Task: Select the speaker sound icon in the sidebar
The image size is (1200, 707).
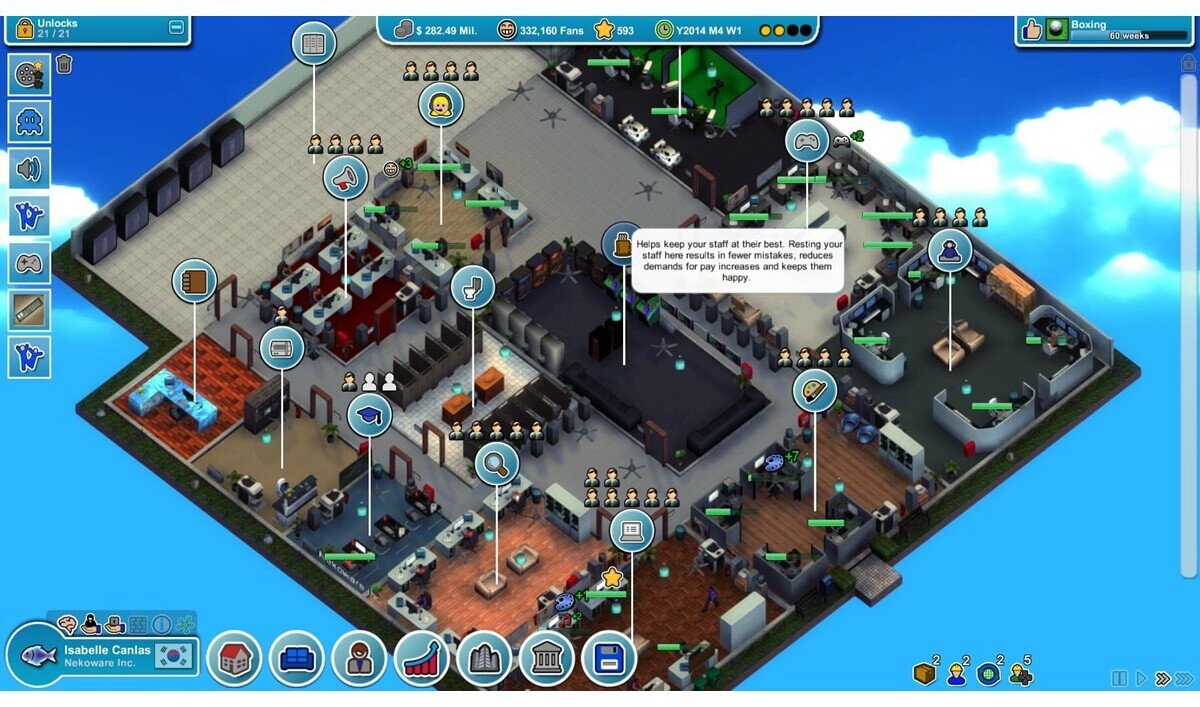Action: pyautogui.click(x=29, y=169)
